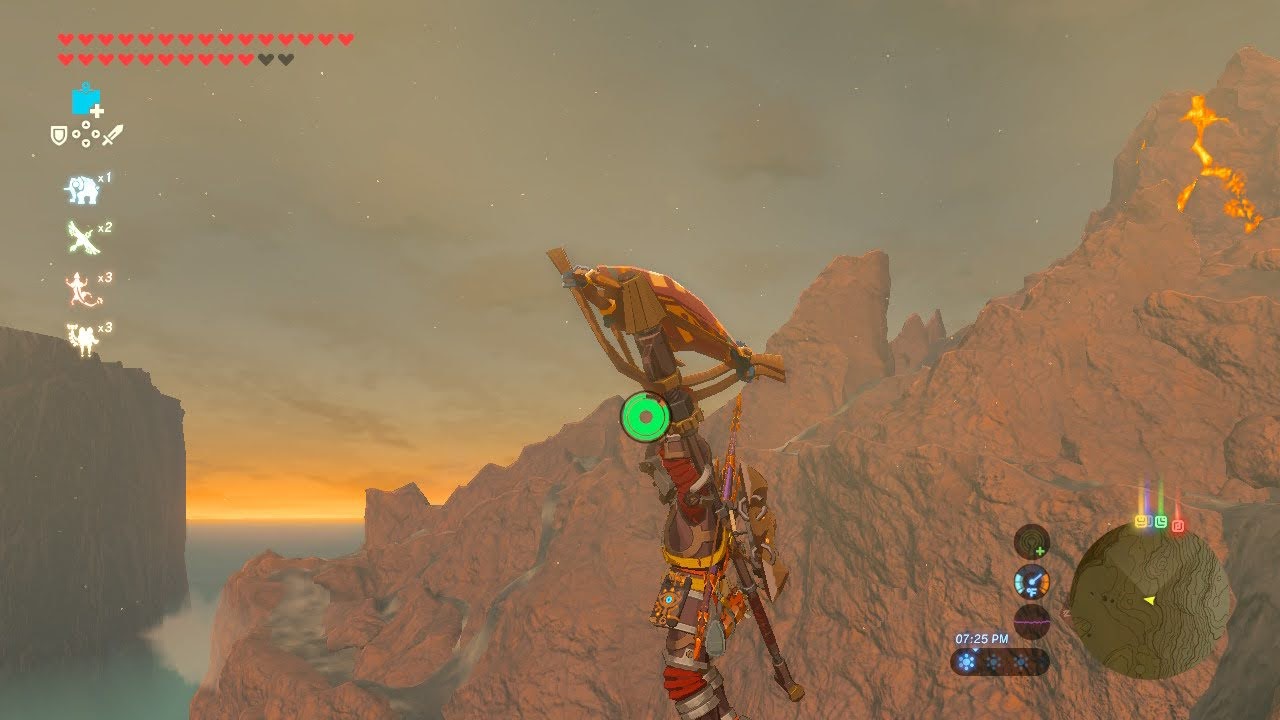Screen dimensions: 1280x720
Task: Click the Sheikah Sensor icon
Action: pyautogui.click(x=1032, y=541)
